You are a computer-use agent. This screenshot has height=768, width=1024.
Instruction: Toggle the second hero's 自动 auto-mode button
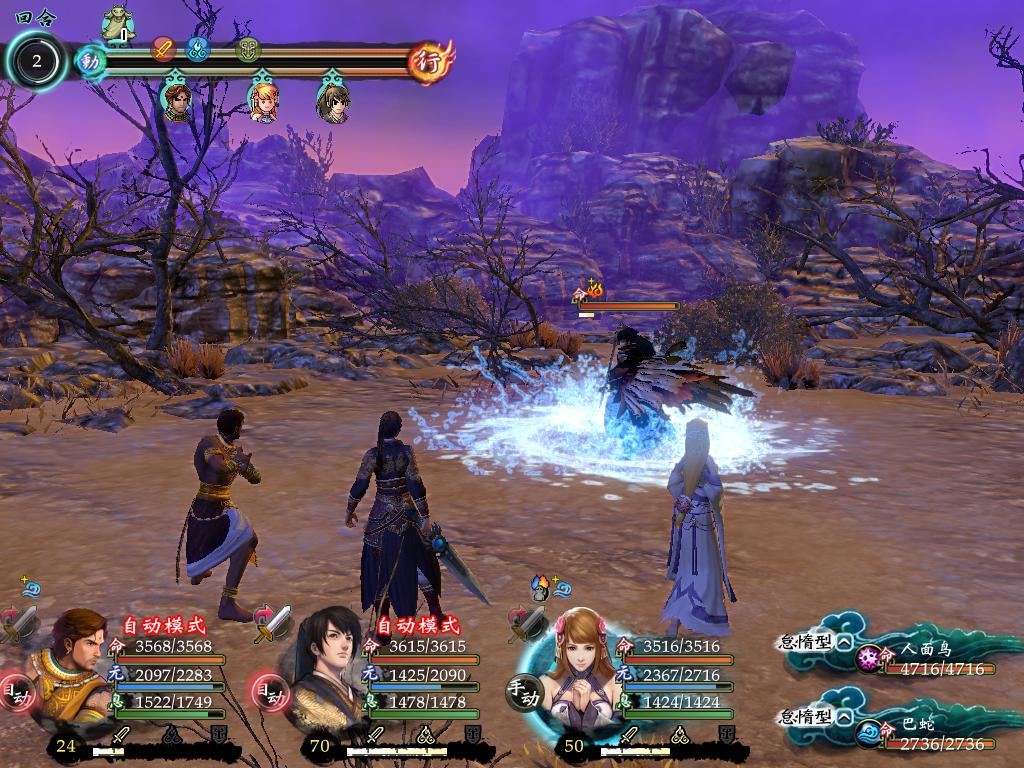pyautogui.click(x=268, y=690)
